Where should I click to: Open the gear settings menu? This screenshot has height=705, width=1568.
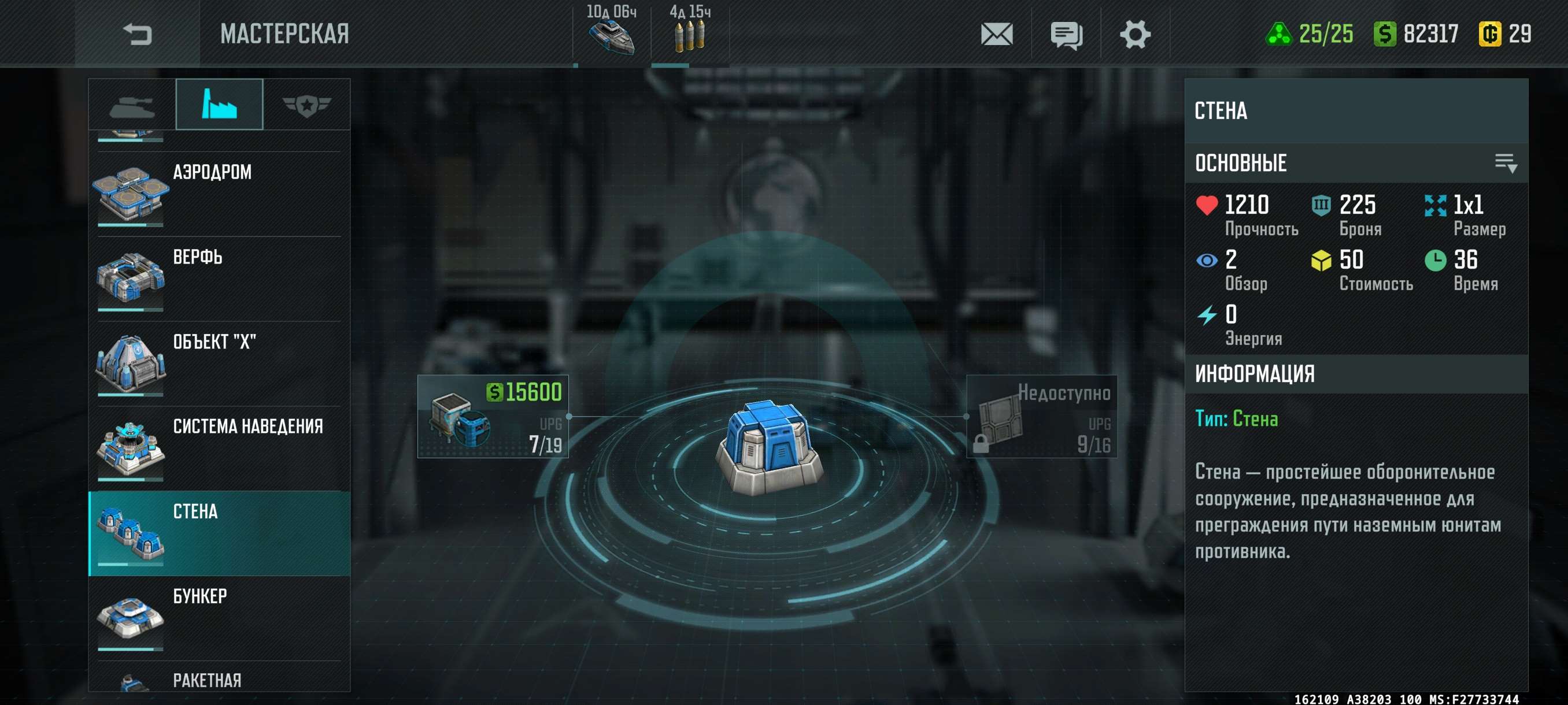[x=1134, y=34]
